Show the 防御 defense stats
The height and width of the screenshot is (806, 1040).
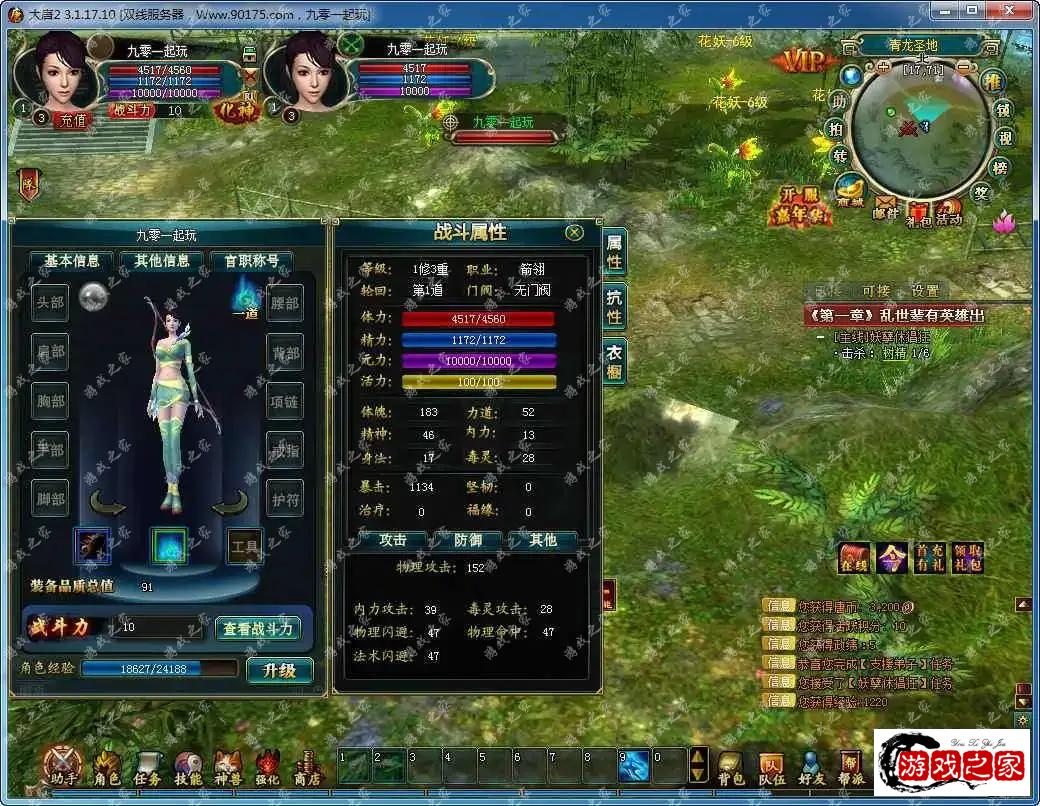click(468, 540)
